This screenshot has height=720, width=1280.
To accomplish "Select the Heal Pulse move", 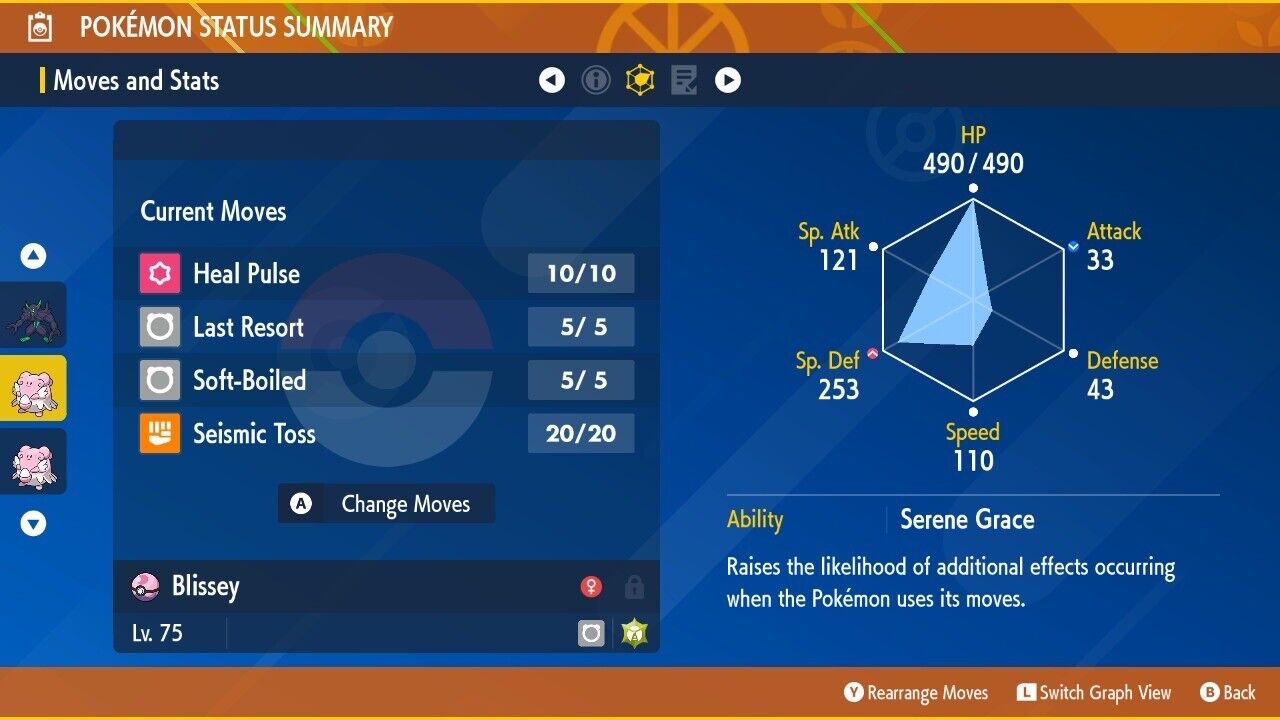I will tap(386, 274).
